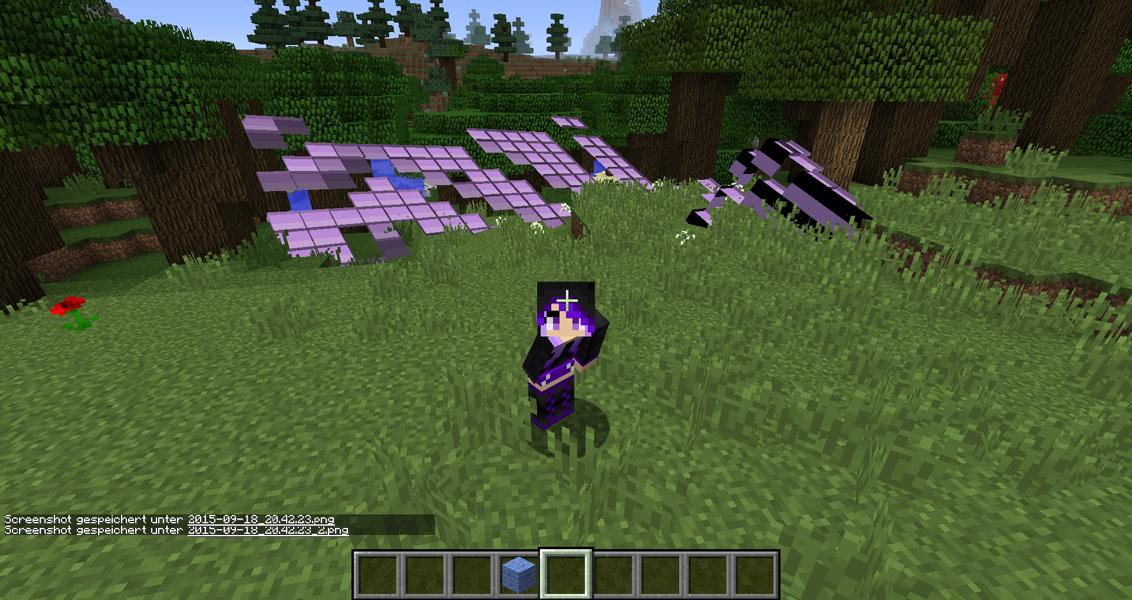Click the currently highlighted empty hotbar slot
1132x600 pixels.
click(x=566, y=574)
